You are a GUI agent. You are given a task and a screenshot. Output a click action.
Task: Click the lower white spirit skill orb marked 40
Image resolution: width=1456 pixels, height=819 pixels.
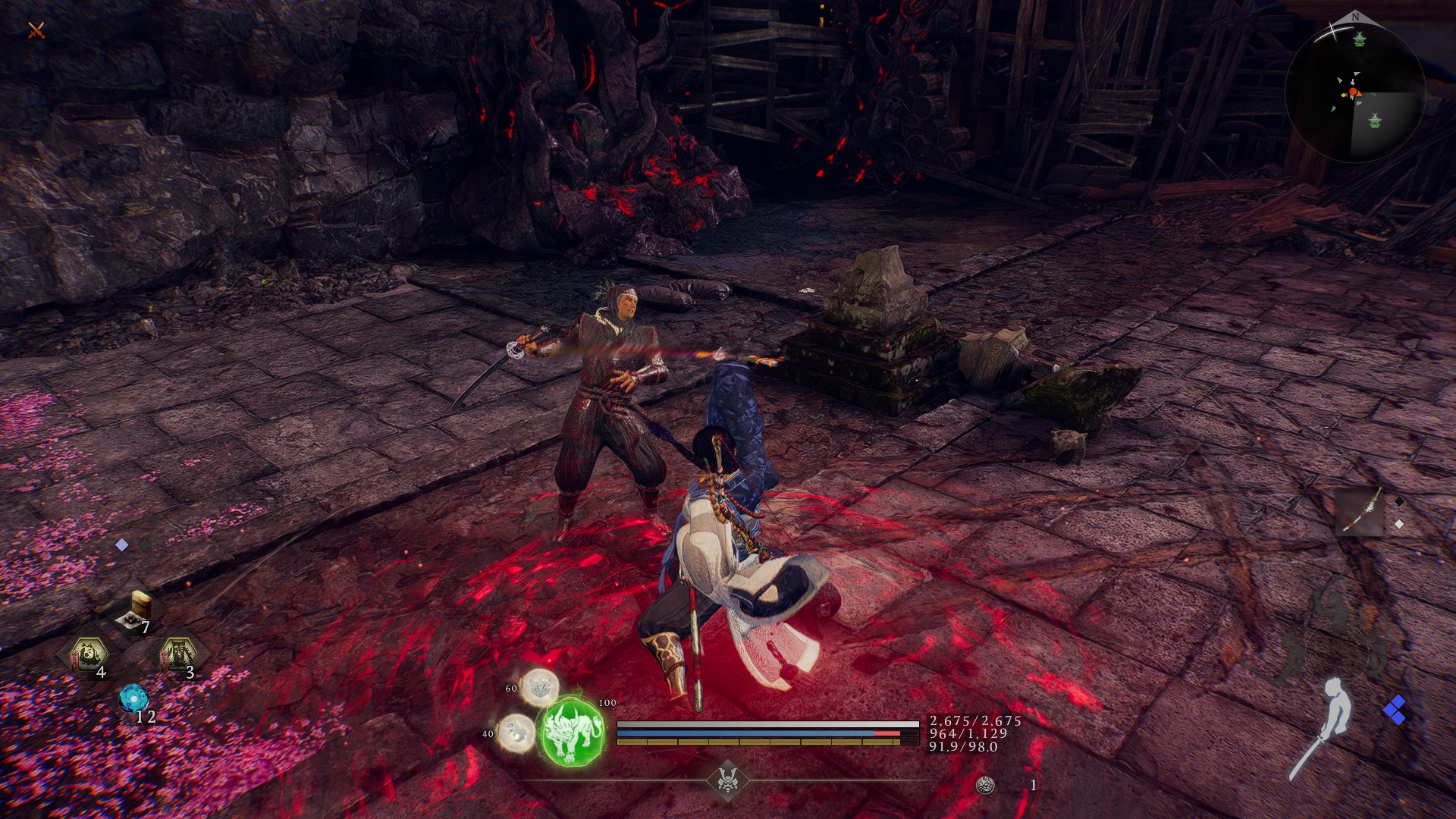pos(516,732)
